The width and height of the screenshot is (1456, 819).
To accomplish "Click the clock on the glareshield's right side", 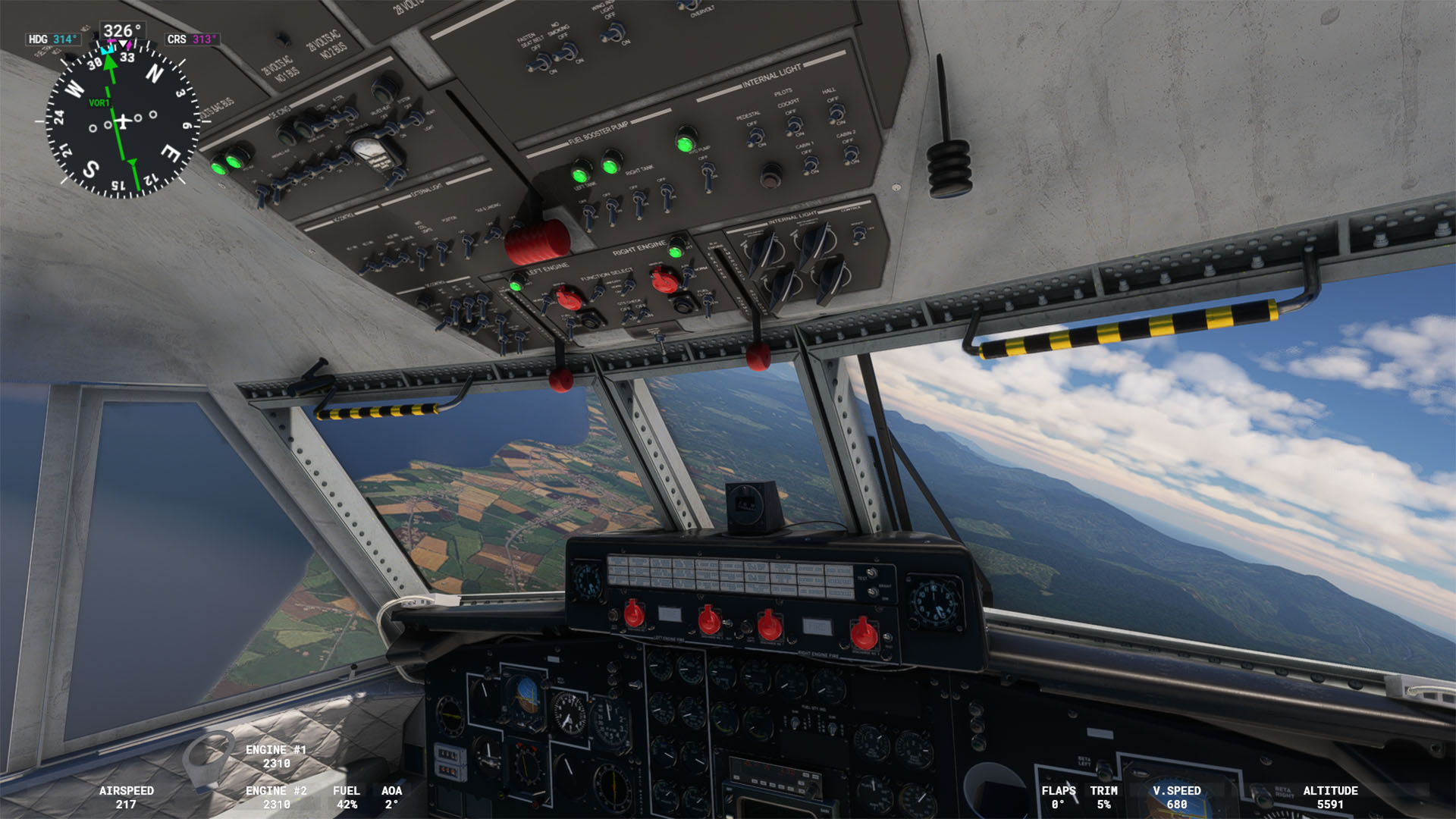I will 936,602.
